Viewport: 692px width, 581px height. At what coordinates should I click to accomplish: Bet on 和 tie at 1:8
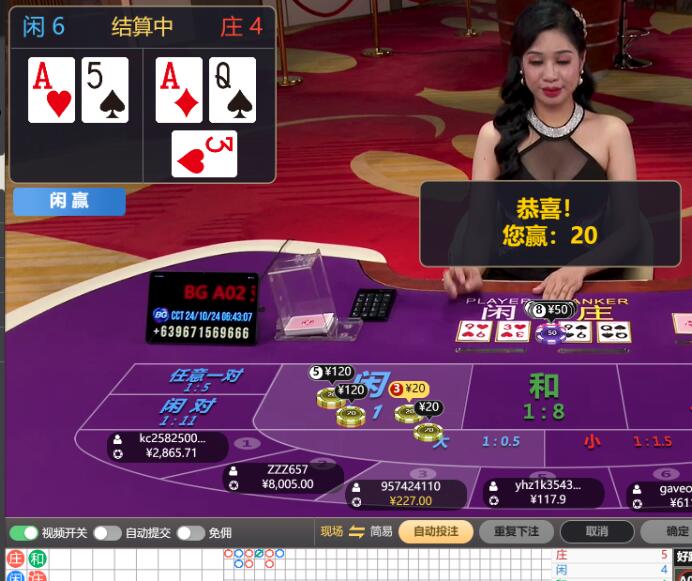click(x=543, y=395)
